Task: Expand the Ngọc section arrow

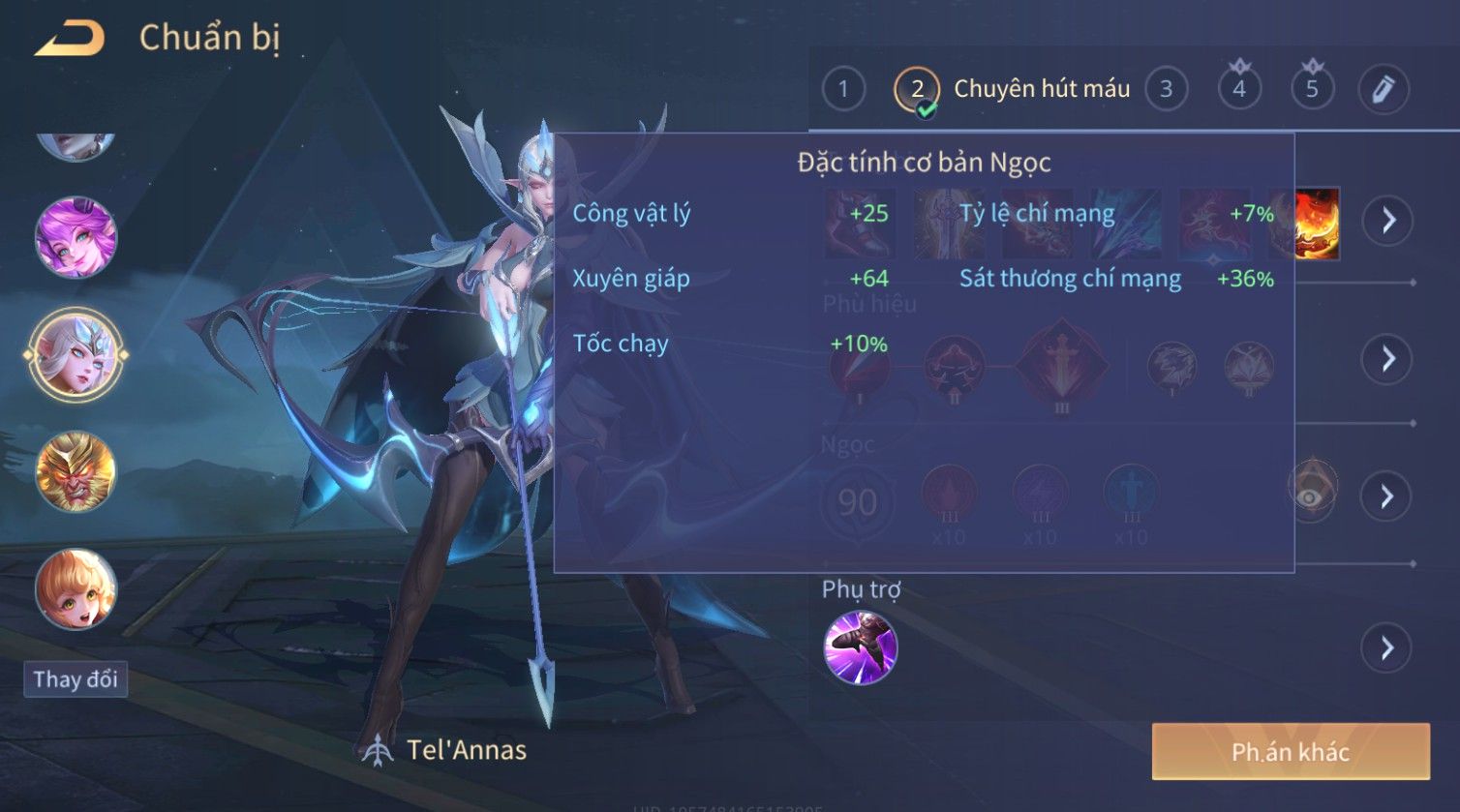Action: (1387, 496)
